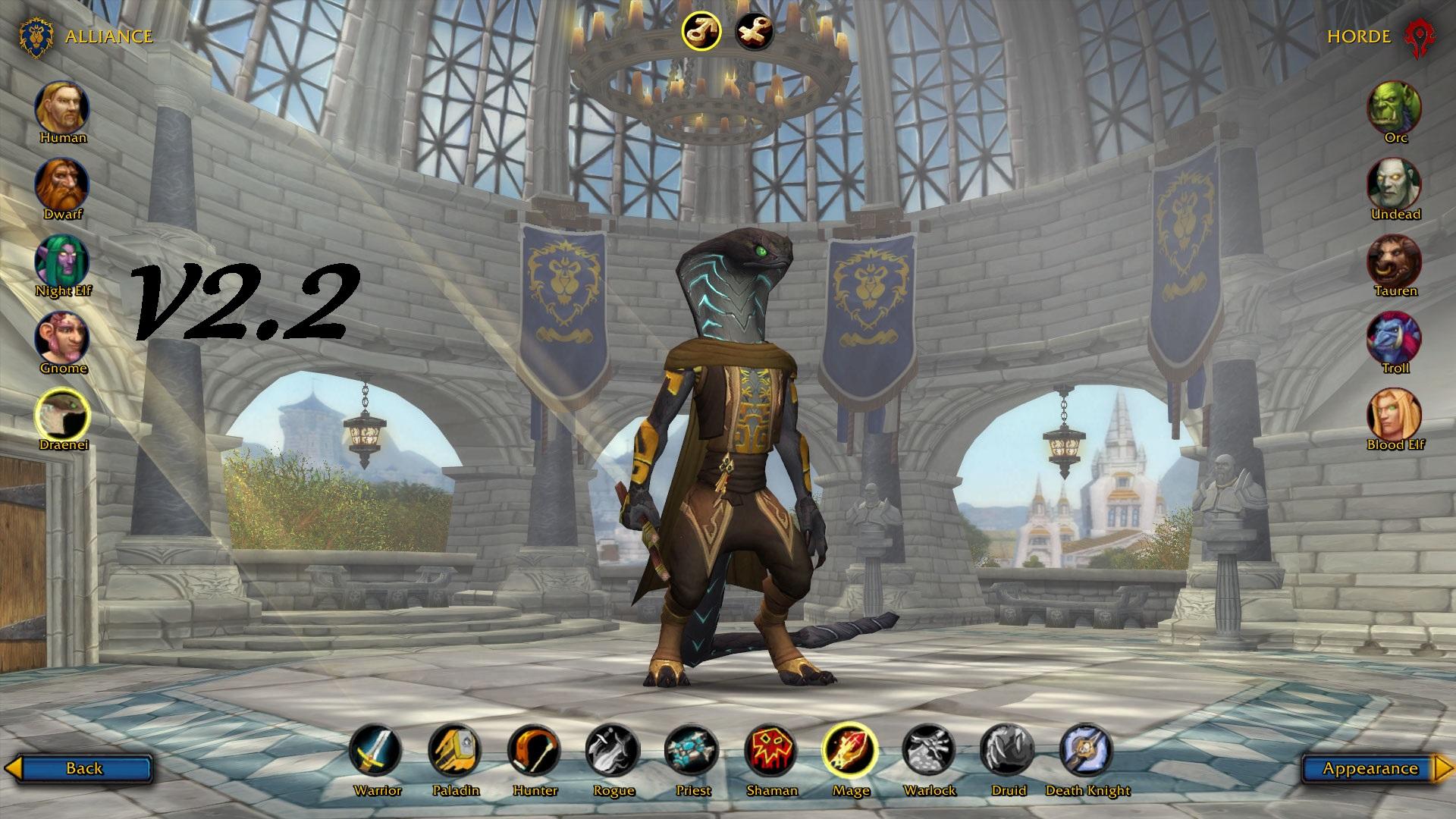
Task: Choose the Undead race
Action: tap(1395, 185)
